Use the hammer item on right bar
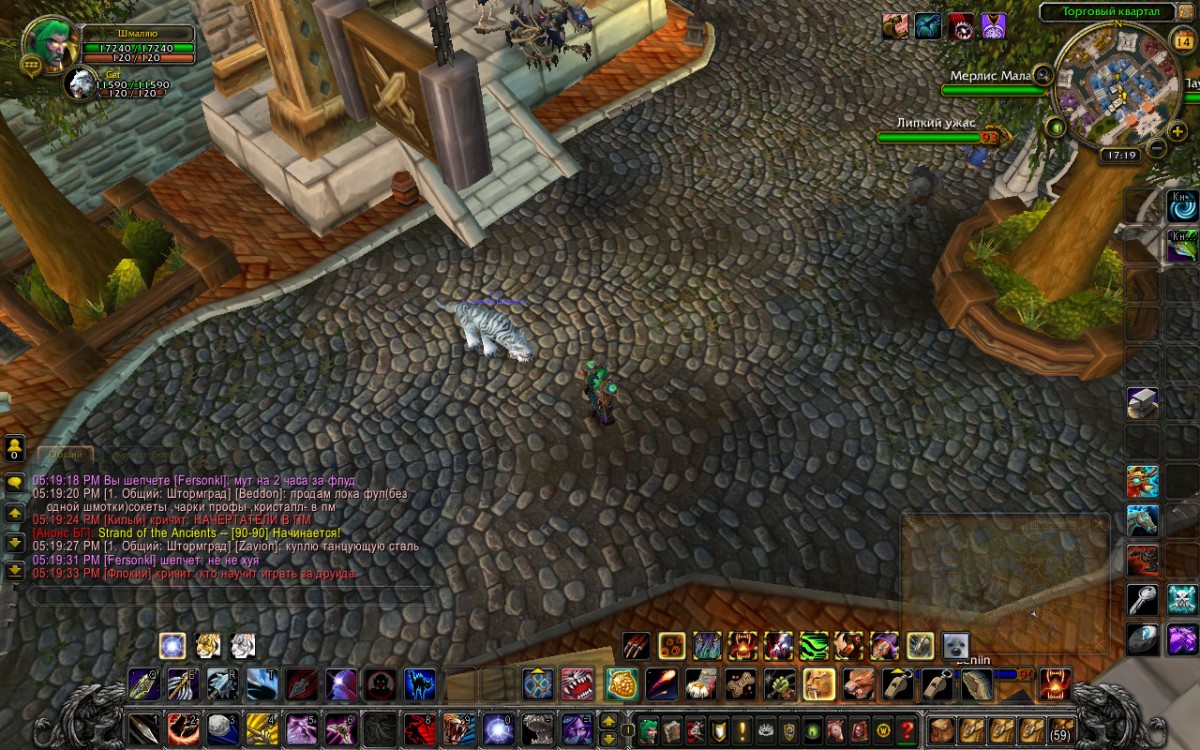This screenshot has height=750, width=1200. point(1142,402)
